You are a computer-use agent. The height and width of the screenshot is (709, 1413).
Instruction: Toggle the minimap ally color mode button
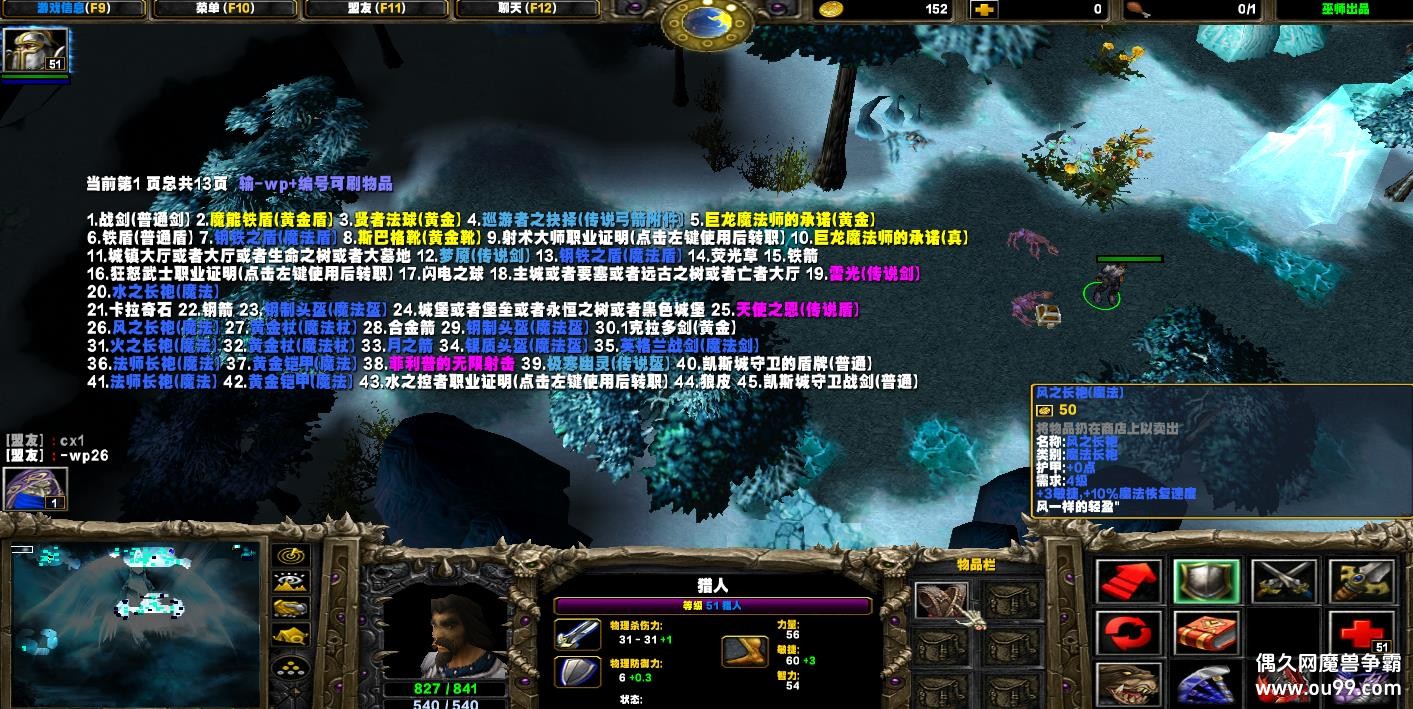(x=290, y=608)
